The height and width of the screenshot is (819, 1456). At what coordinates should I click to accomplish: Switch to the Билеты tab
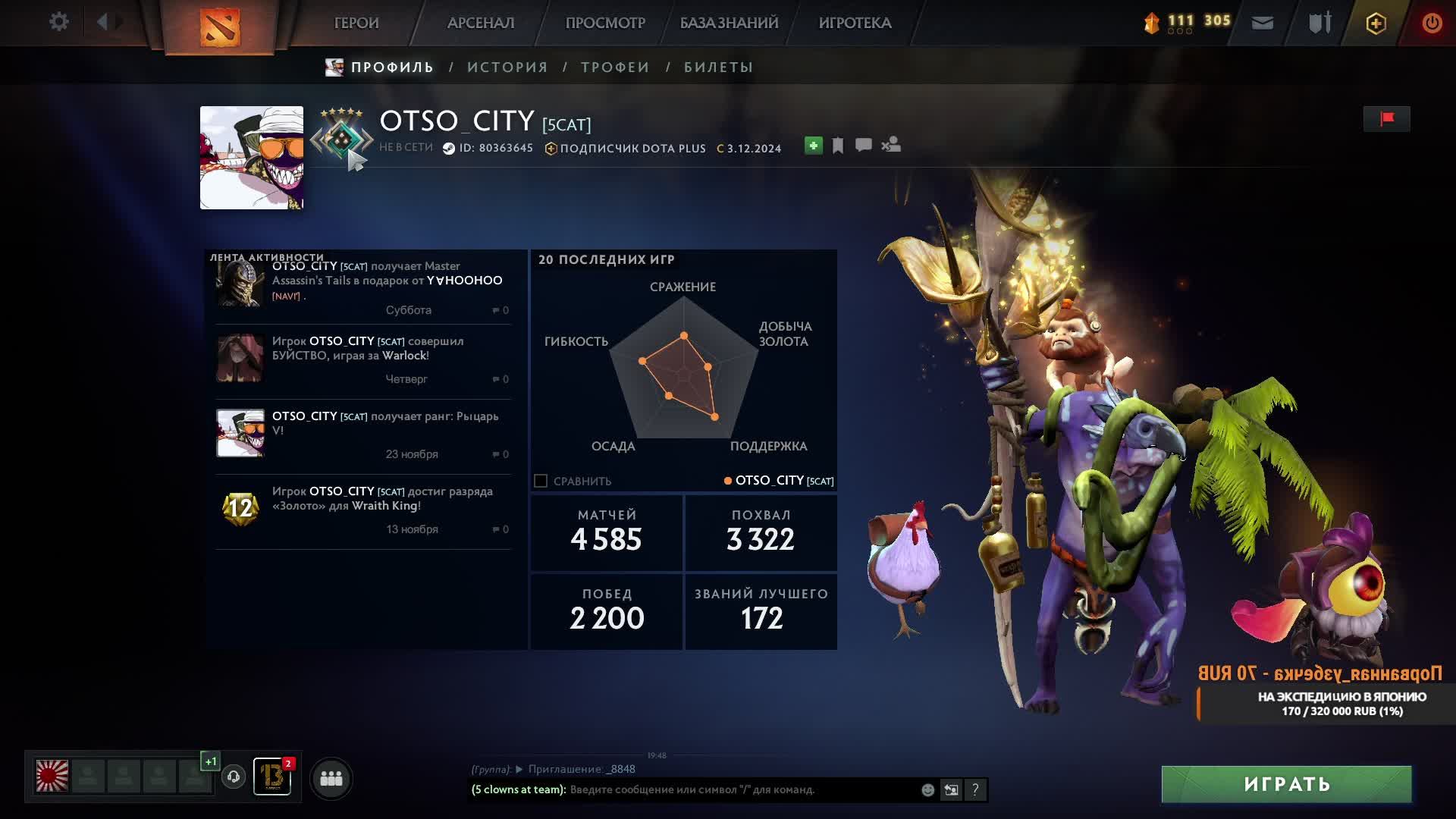tap(718, 67)
